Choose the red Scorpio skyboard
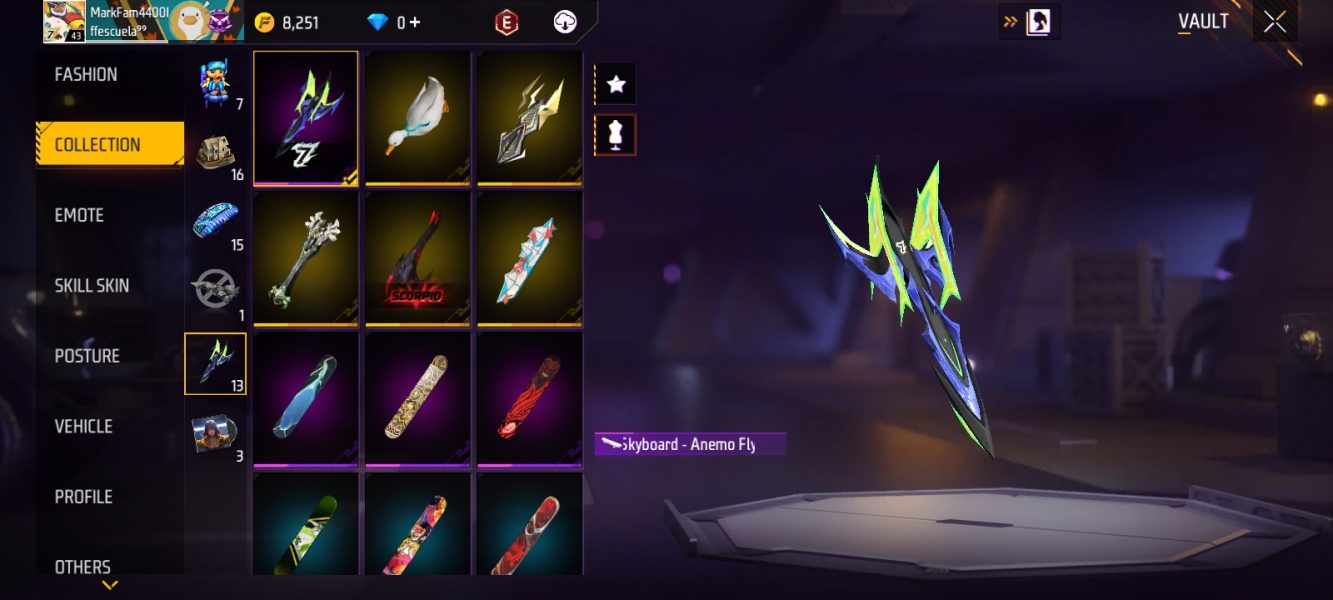 pyautogui.click(x=417, y=258)
